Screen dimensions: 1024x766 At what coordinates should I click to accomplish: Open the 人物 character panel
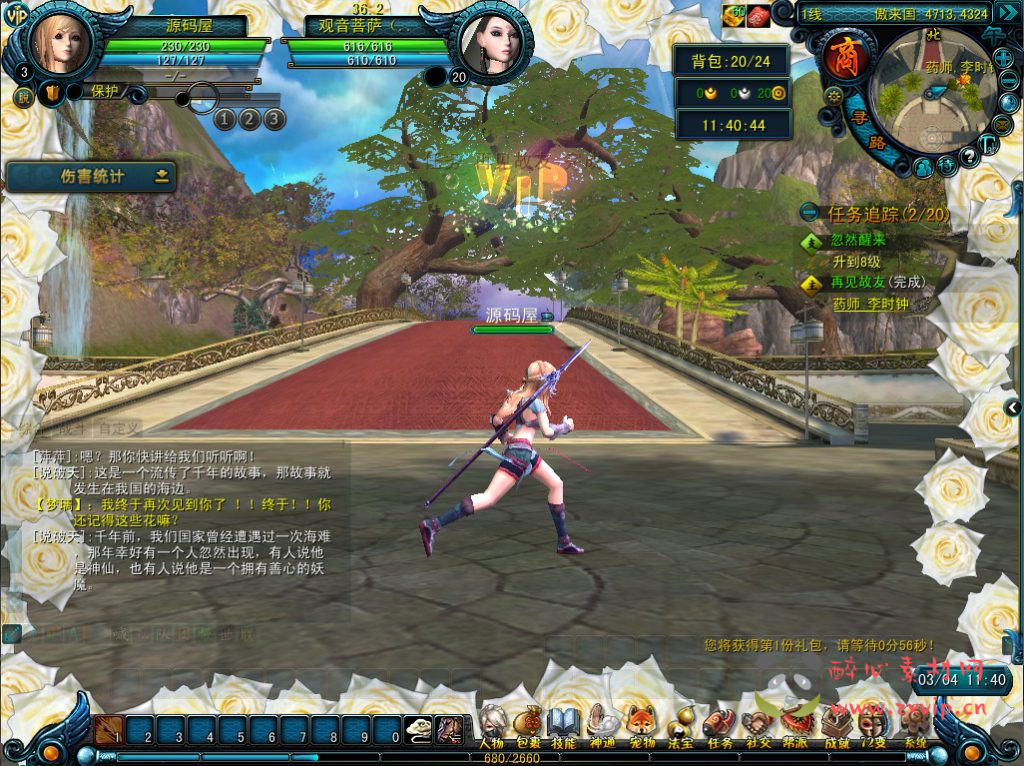coord(491,724)
